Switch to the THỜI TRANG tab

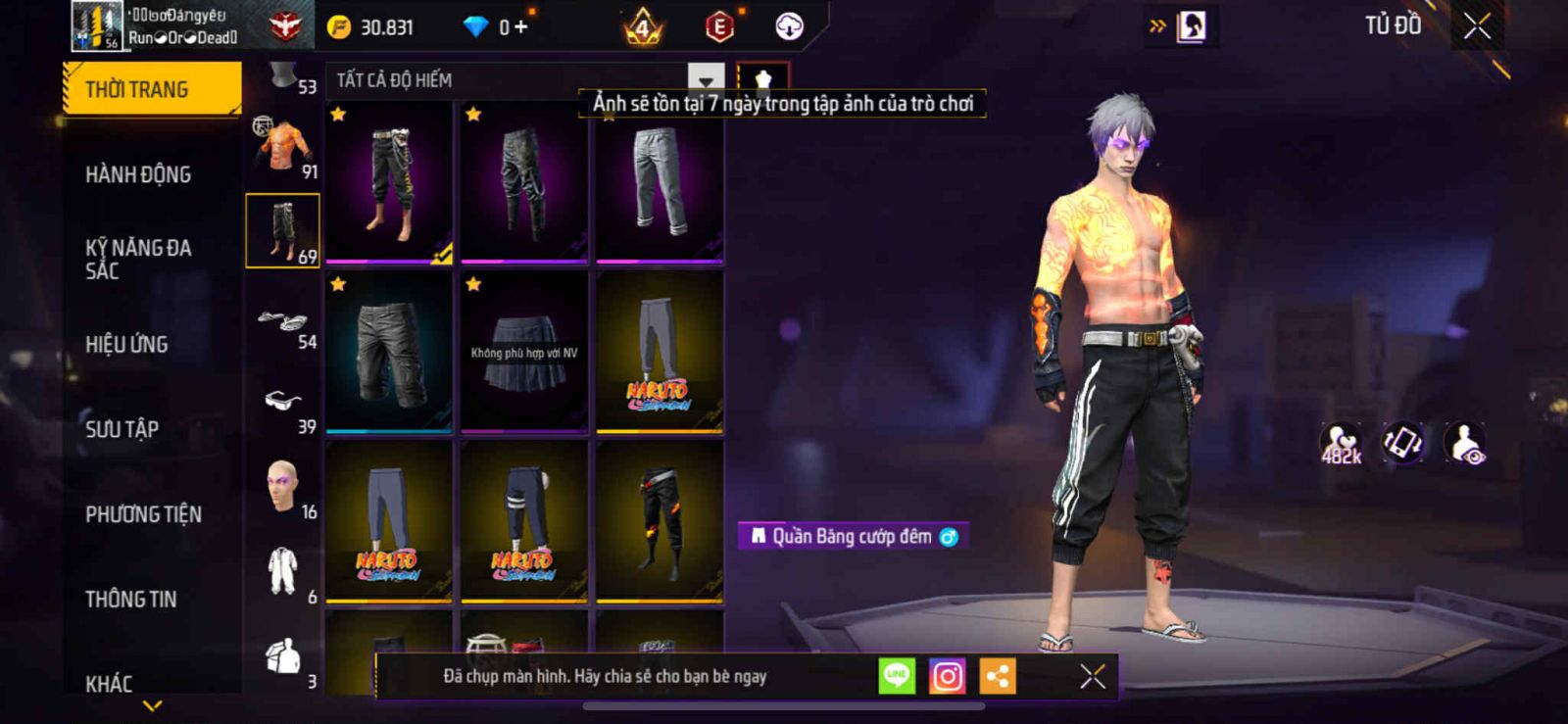(x=151, y=89)
